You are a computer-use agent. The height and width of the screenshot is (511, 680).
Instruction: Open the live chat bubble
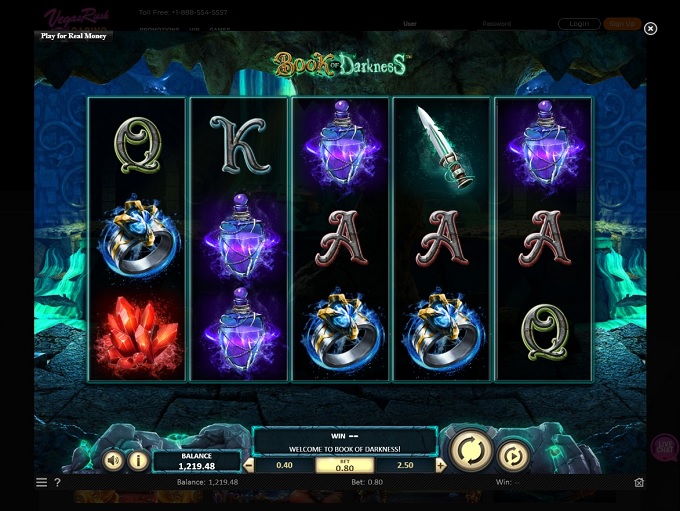(664, 447)
